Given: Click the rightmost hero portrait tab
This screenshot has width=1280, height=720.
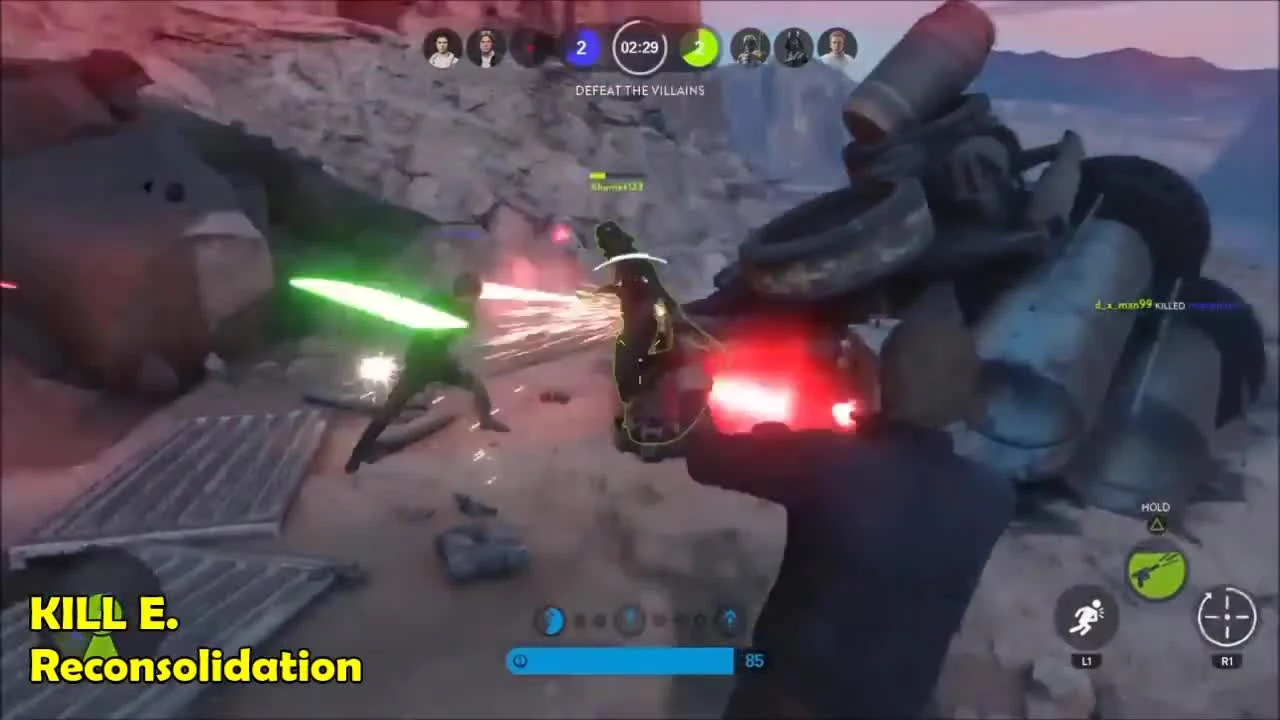Looking at the screenshot, I should (837, 47).
